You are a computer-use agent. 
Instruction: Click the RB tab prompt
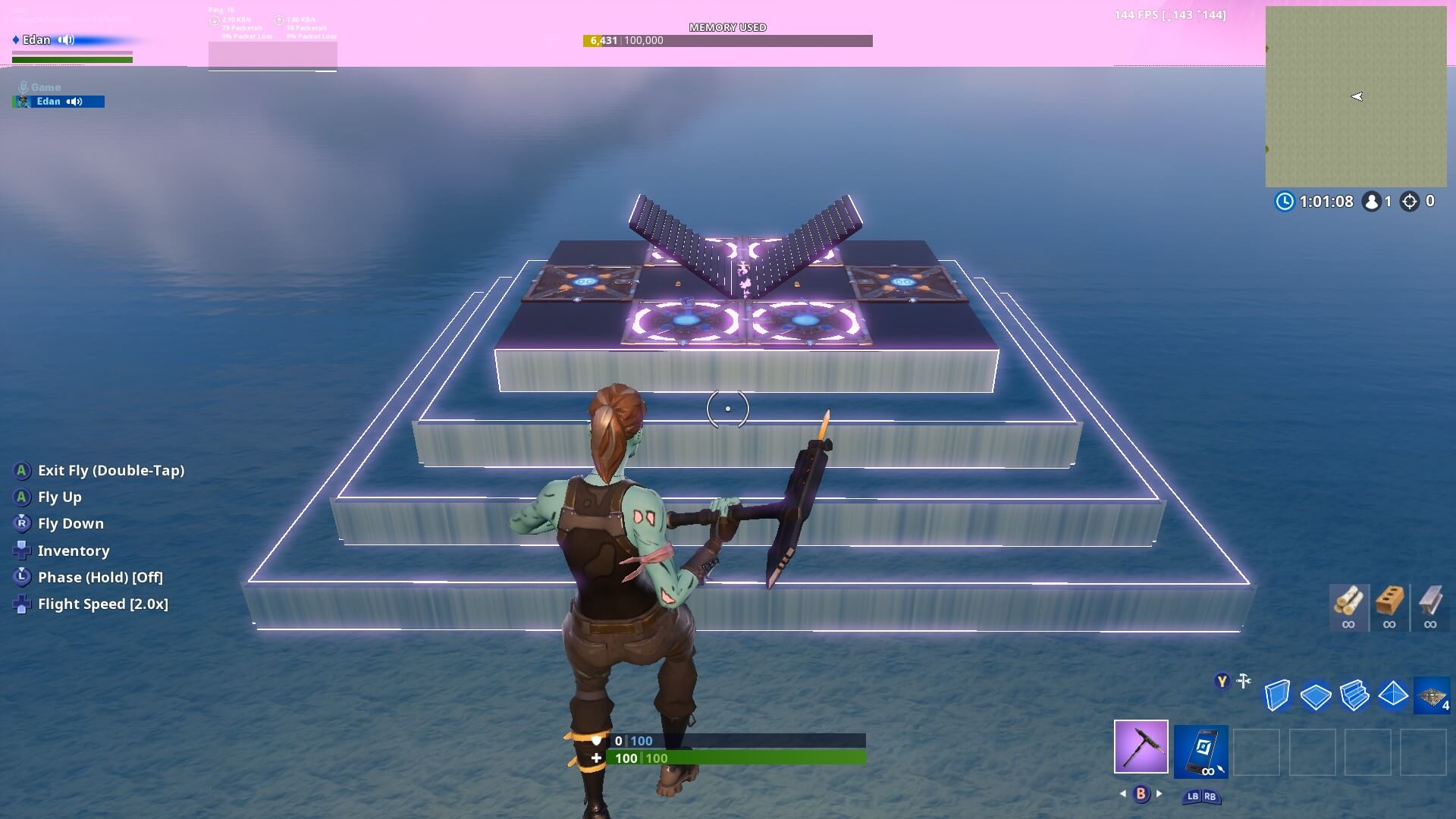[1210, 797]
